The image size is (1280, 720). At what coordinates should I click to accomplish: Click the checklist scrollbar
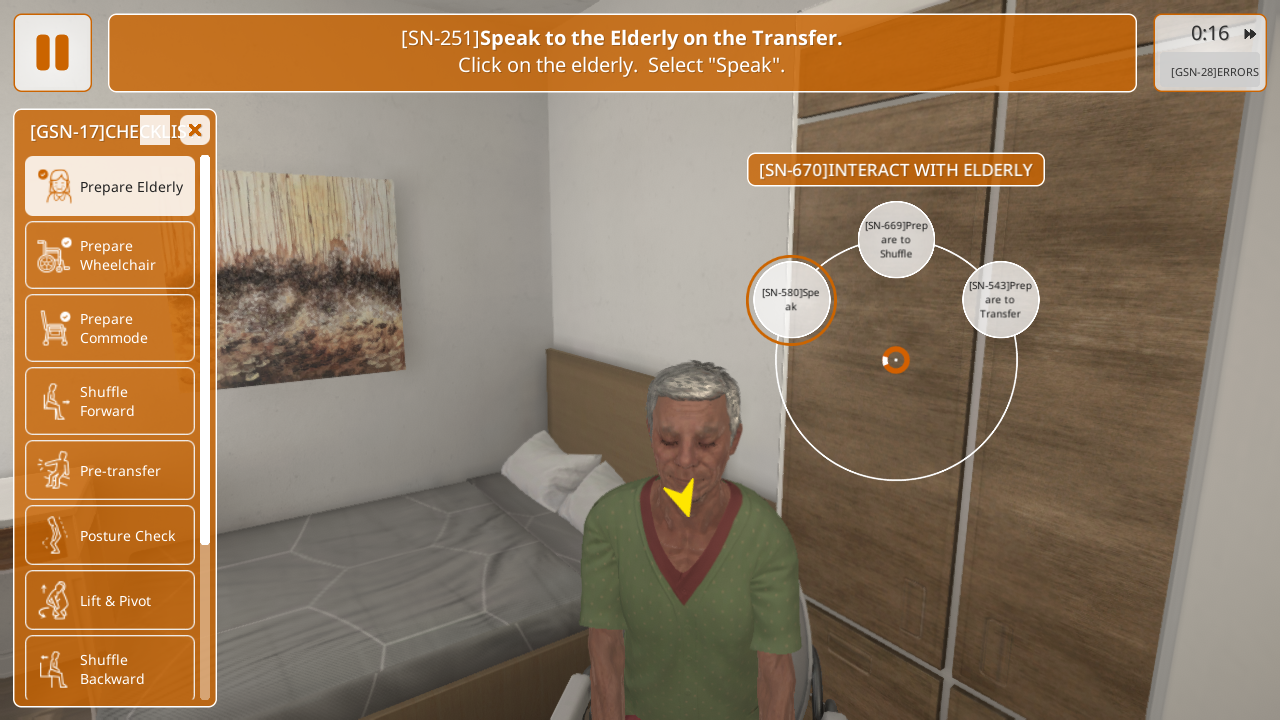pyautogui.click(x=205, y=350)
